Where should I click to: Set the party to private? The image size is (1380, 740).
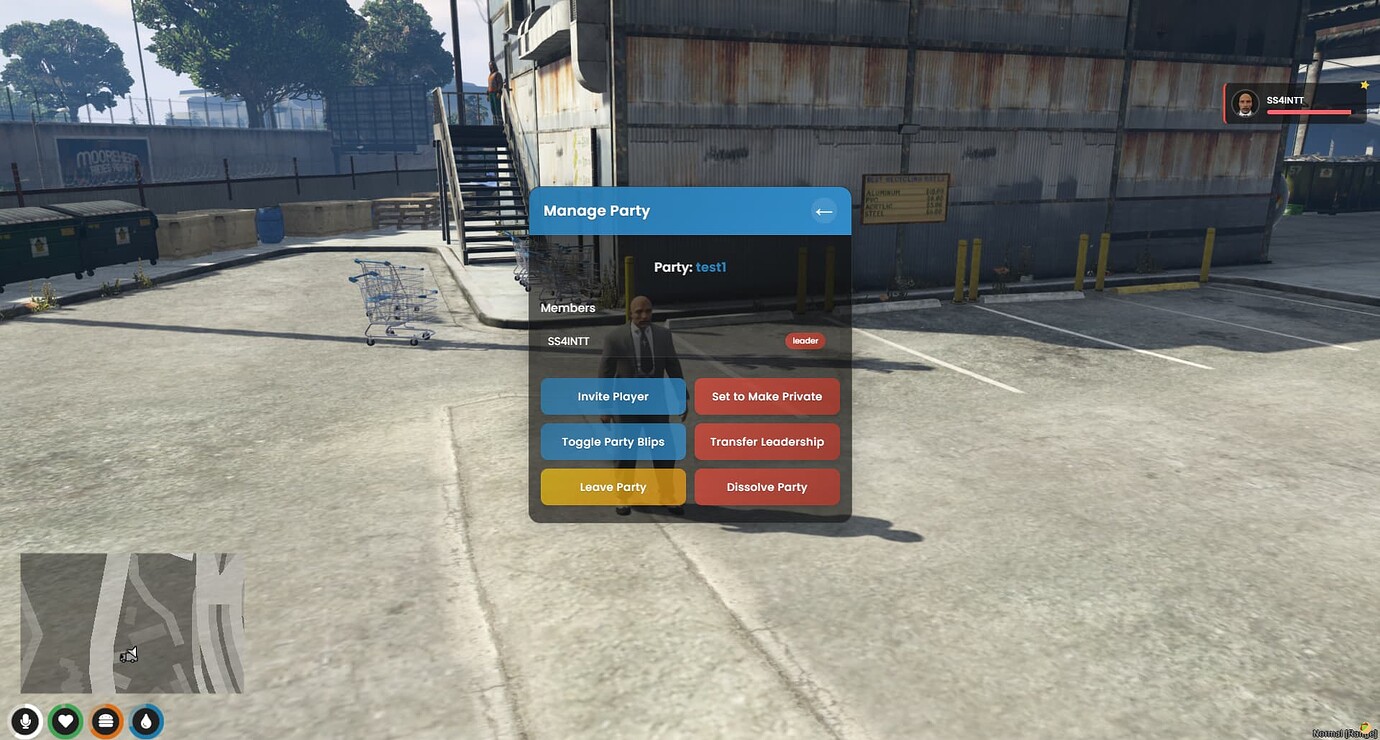click(x=767, y=396)
